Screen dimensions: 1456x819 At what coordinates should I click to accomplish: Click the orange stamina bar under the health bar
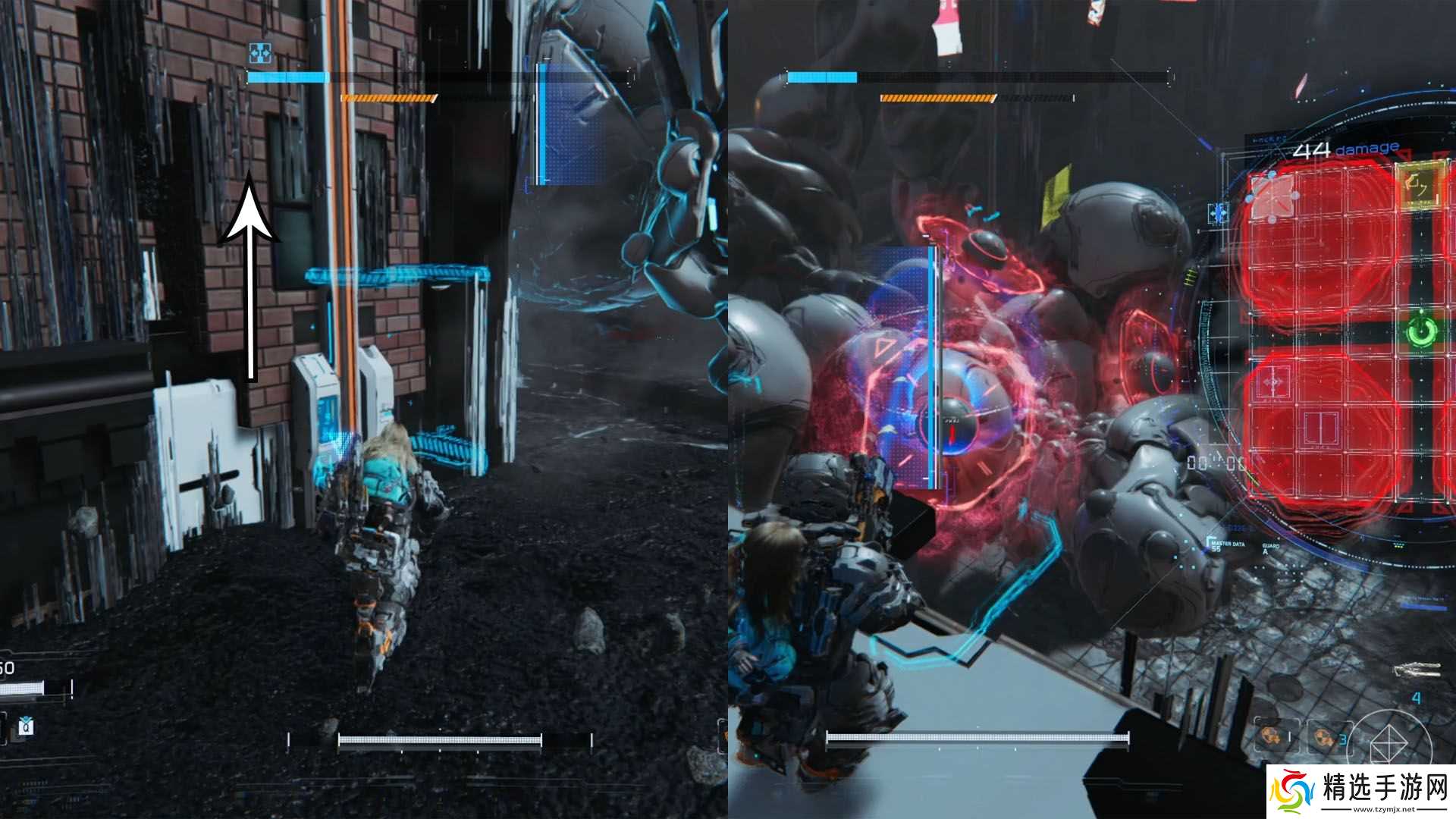point(387,97)
